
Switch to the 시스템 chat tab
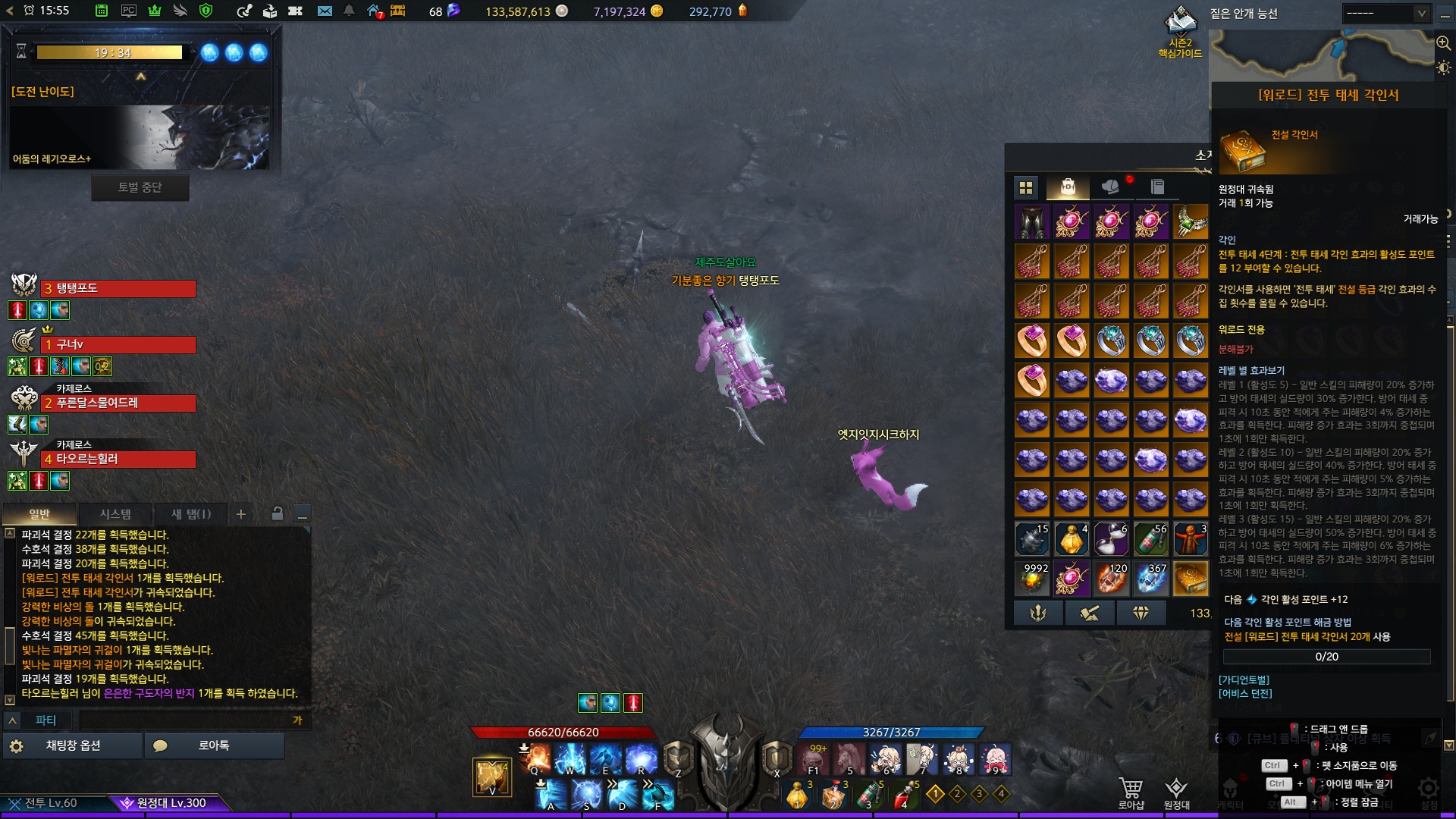click(115, 514)
